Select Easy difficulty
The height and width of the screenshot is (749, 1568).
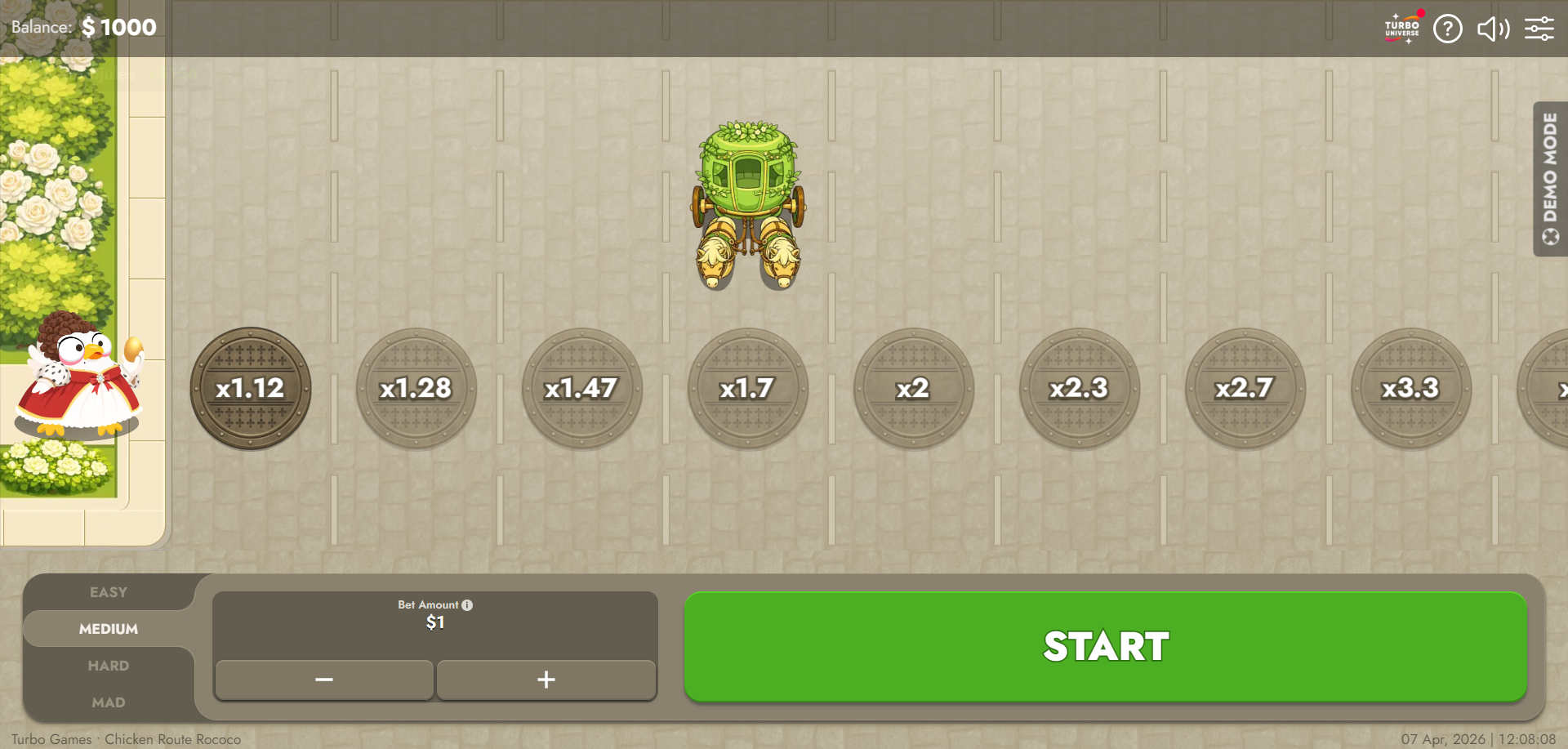(x=109, y=592)
